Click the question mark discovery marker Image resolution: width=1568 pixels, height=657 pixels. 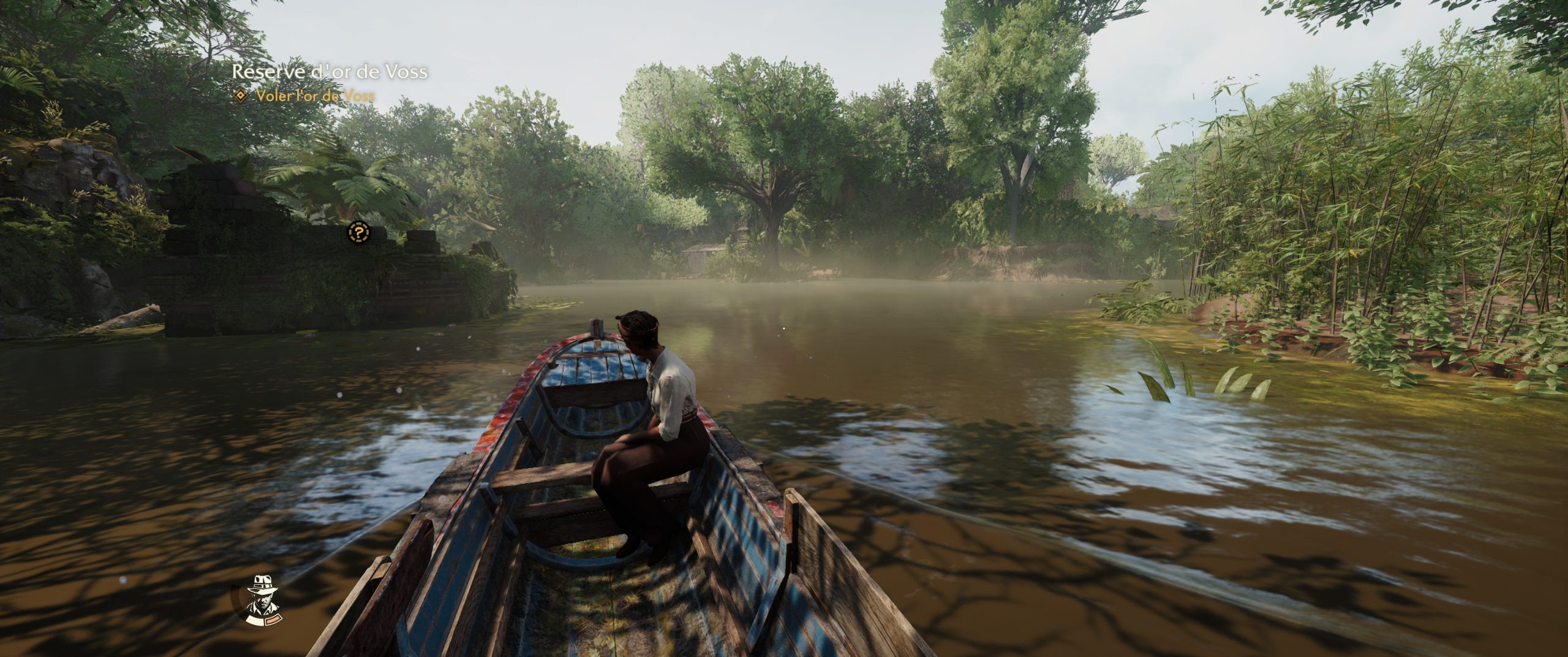[x=358, y=232]
